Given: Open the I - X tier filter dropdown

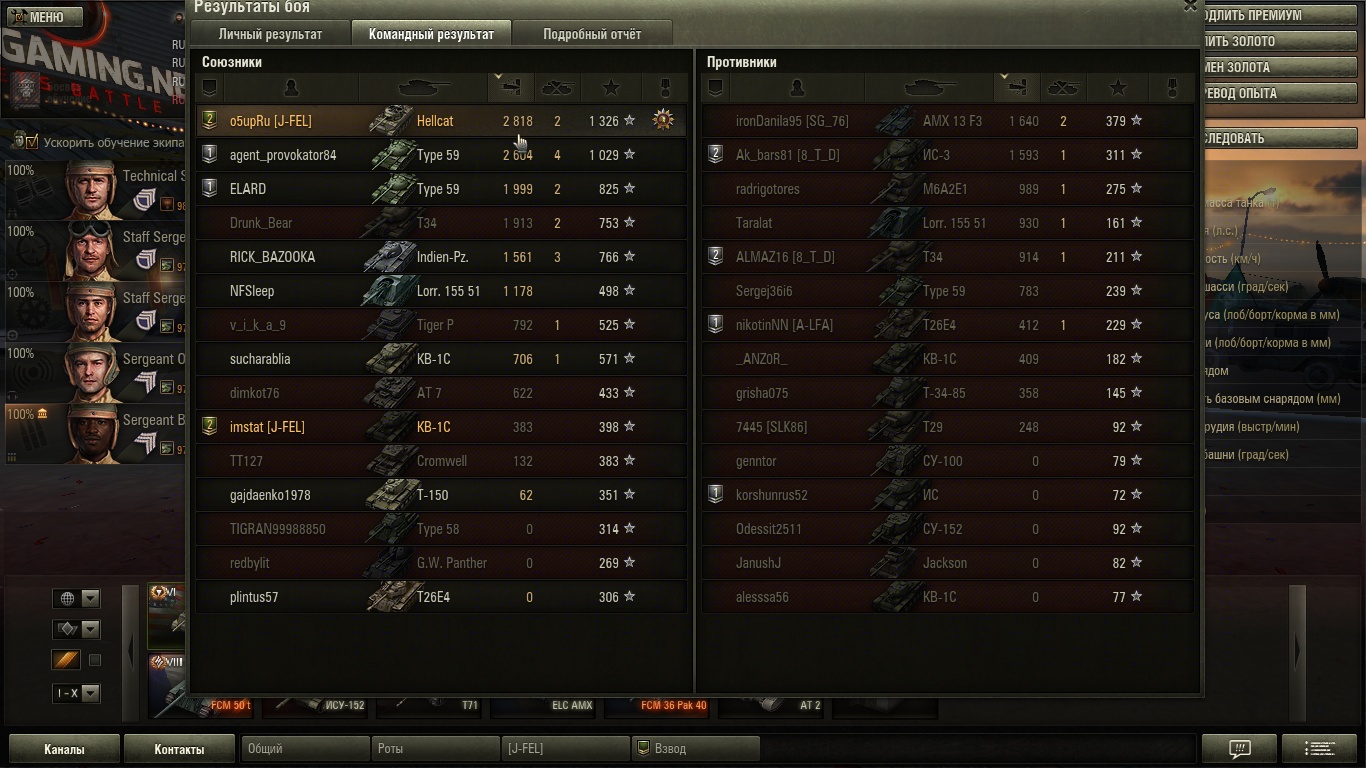Looking at the screenshot, I should coord(76,693).
